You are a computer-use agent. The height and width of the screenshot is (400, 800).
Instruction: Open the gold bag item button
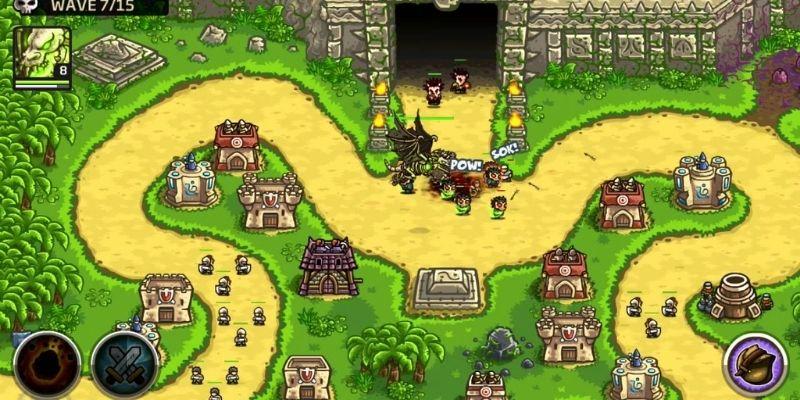[755, 362]
